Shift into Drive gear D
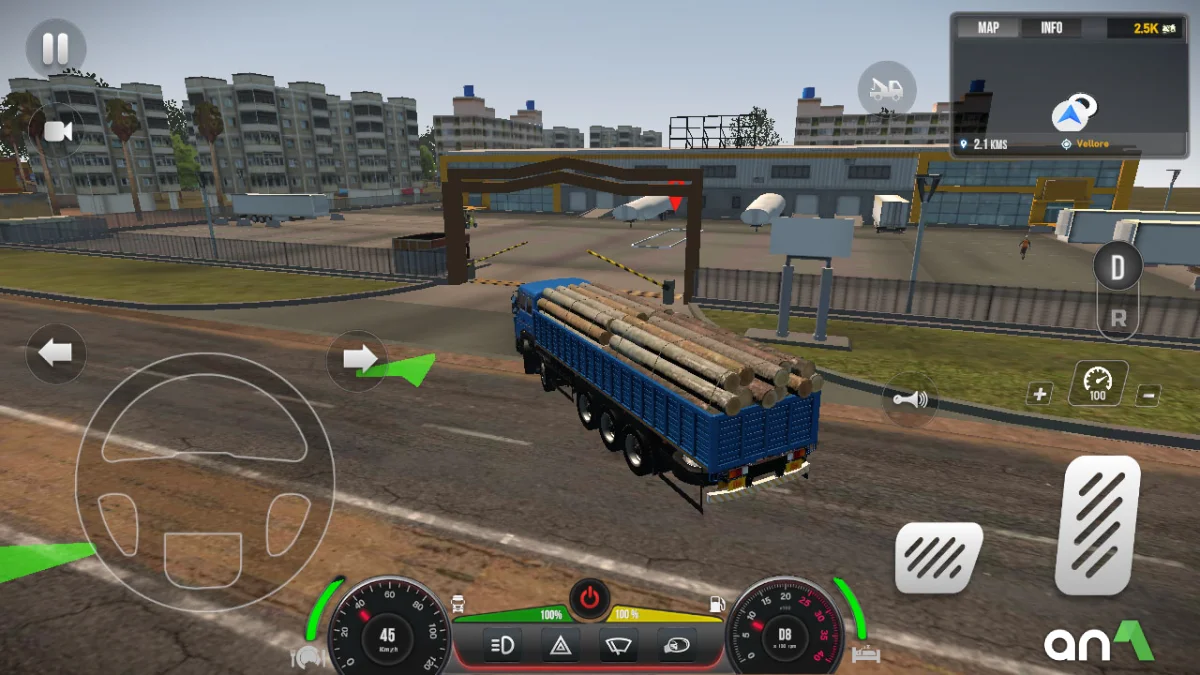 pyautogui.click(x=1117, y=268)
